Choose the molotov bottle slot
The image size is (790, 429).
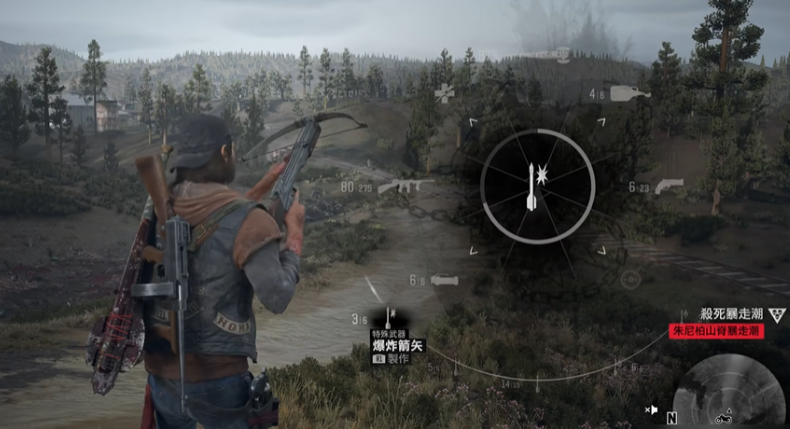pos(630,94)
